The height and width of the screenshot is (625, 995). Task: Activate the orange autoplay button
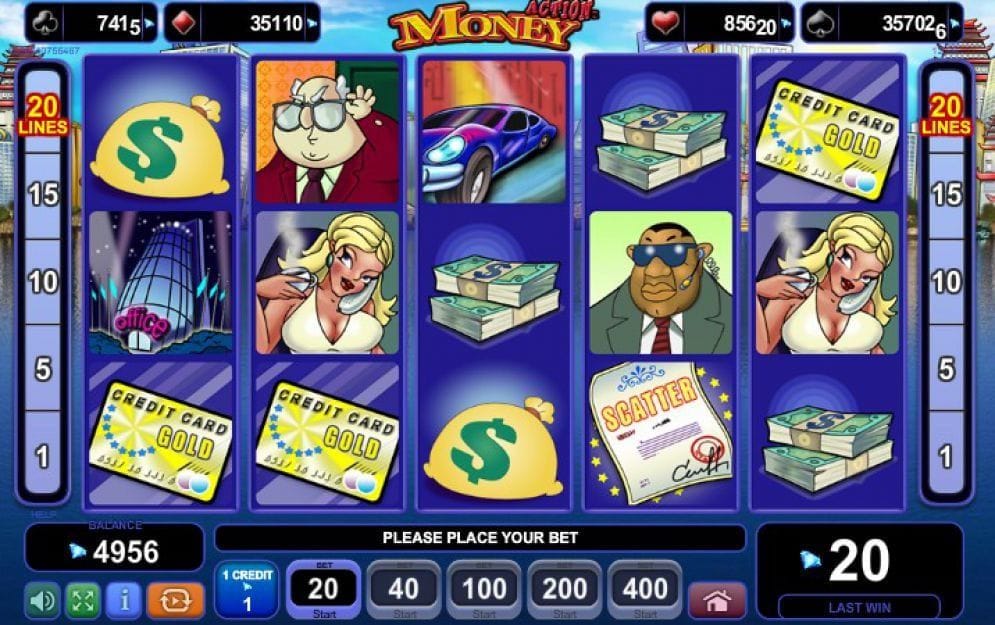(x=175, y=600)
